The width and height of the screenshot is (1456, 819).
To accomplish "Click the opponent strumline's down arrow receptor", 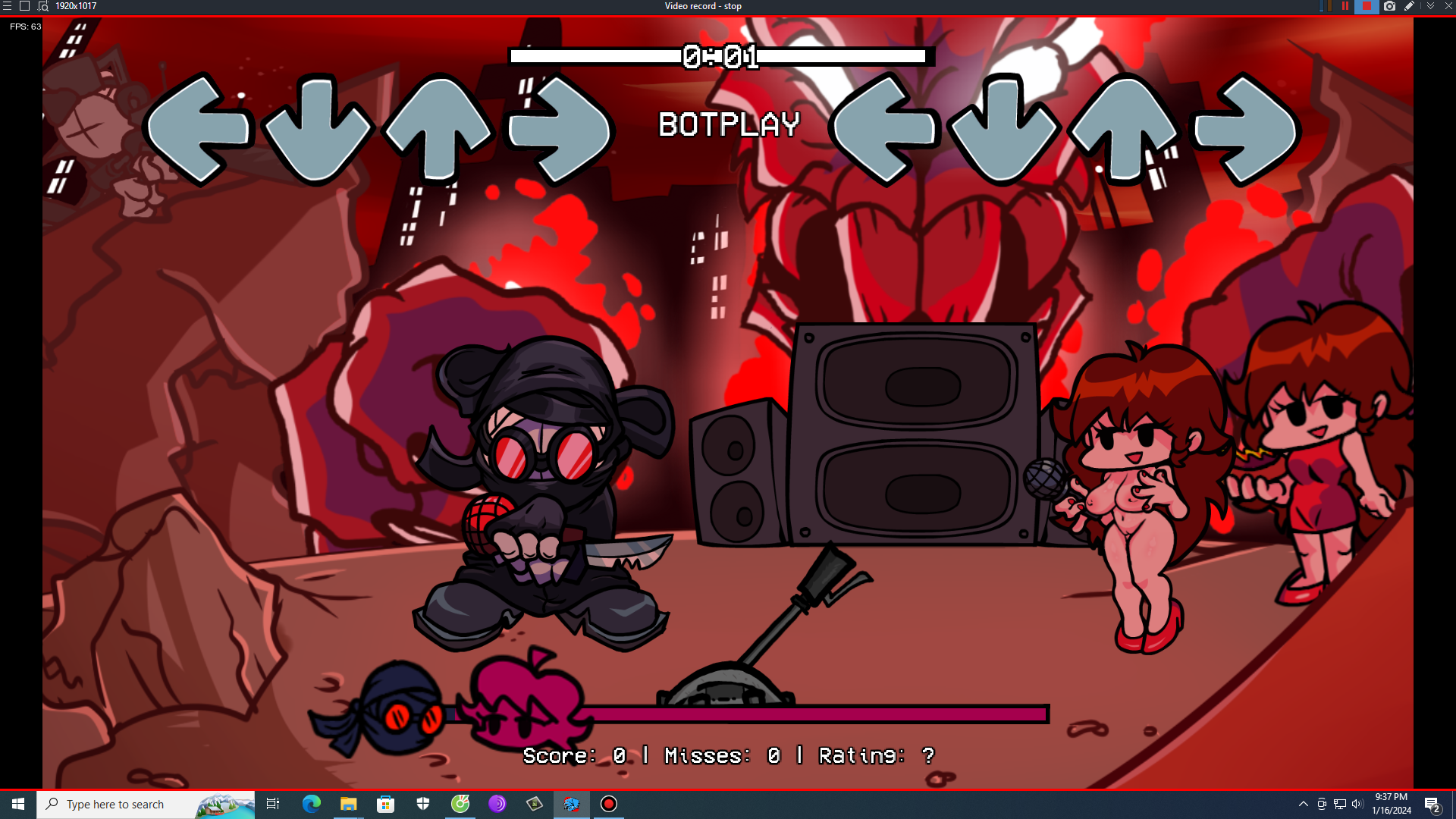I will tap(318, 129).
